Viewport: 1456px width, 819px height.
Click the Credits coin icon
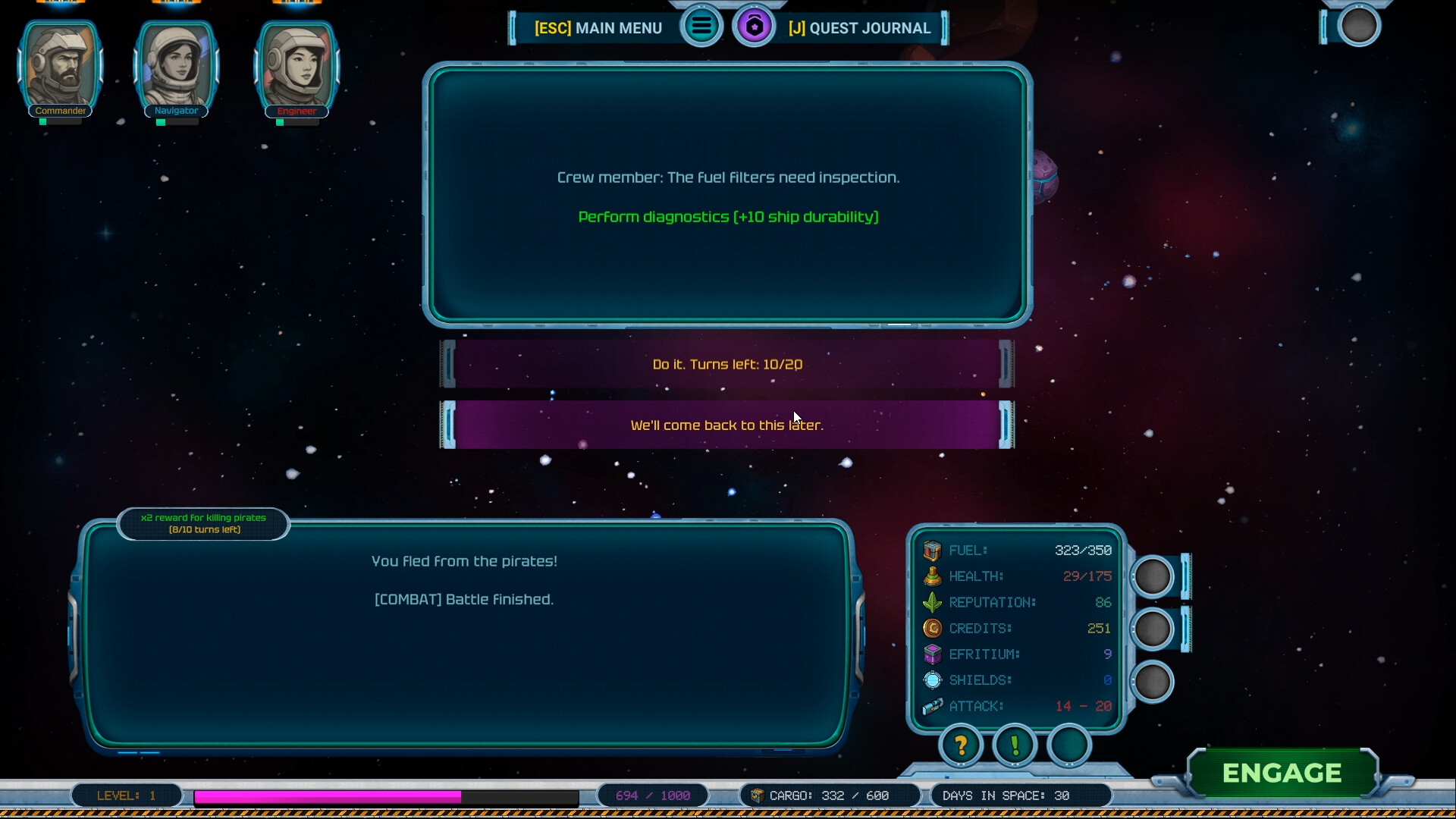point(932,628)
